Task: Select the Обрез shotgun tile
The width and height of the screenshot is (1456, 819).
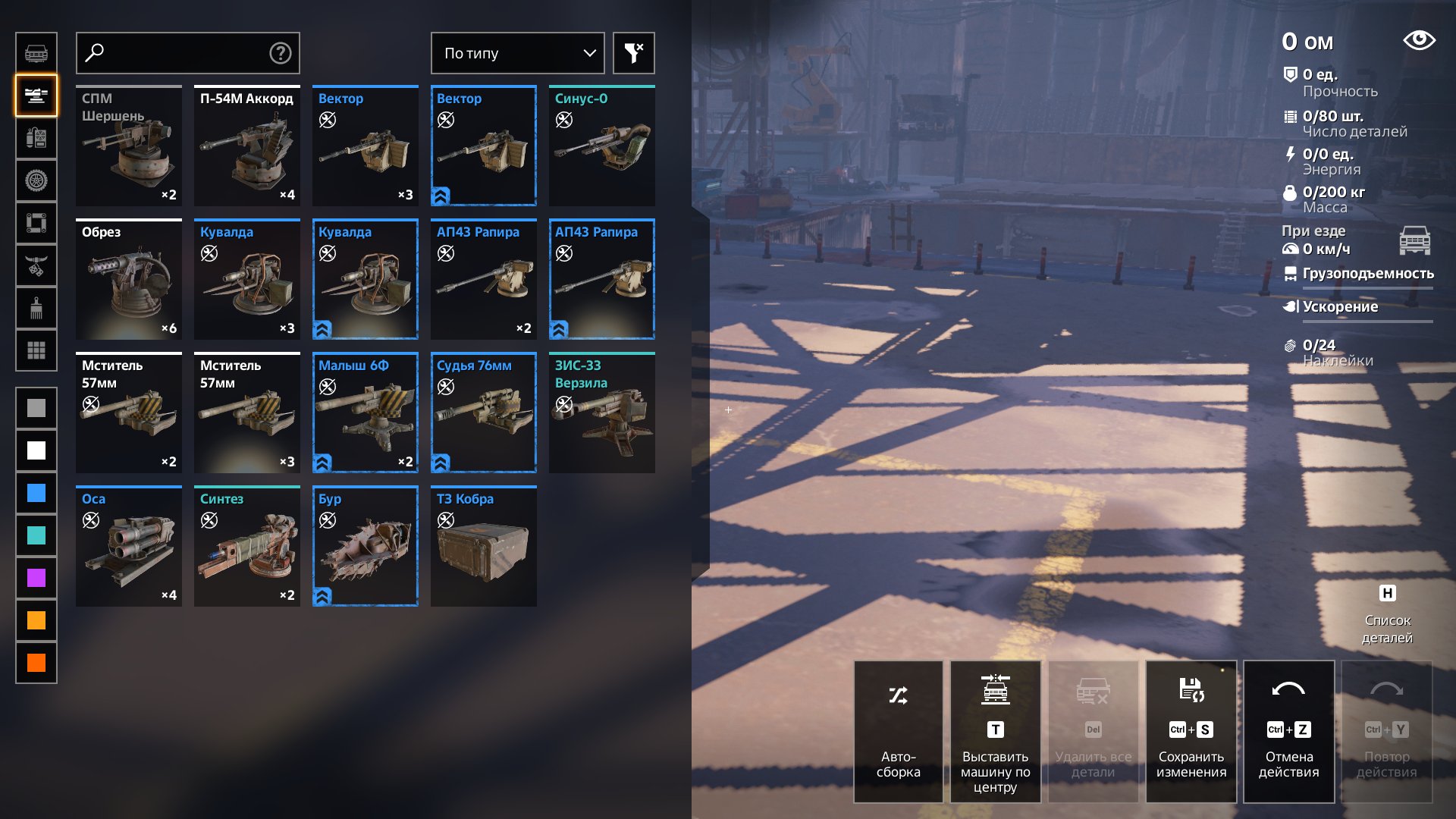Action: pos(129,280)
